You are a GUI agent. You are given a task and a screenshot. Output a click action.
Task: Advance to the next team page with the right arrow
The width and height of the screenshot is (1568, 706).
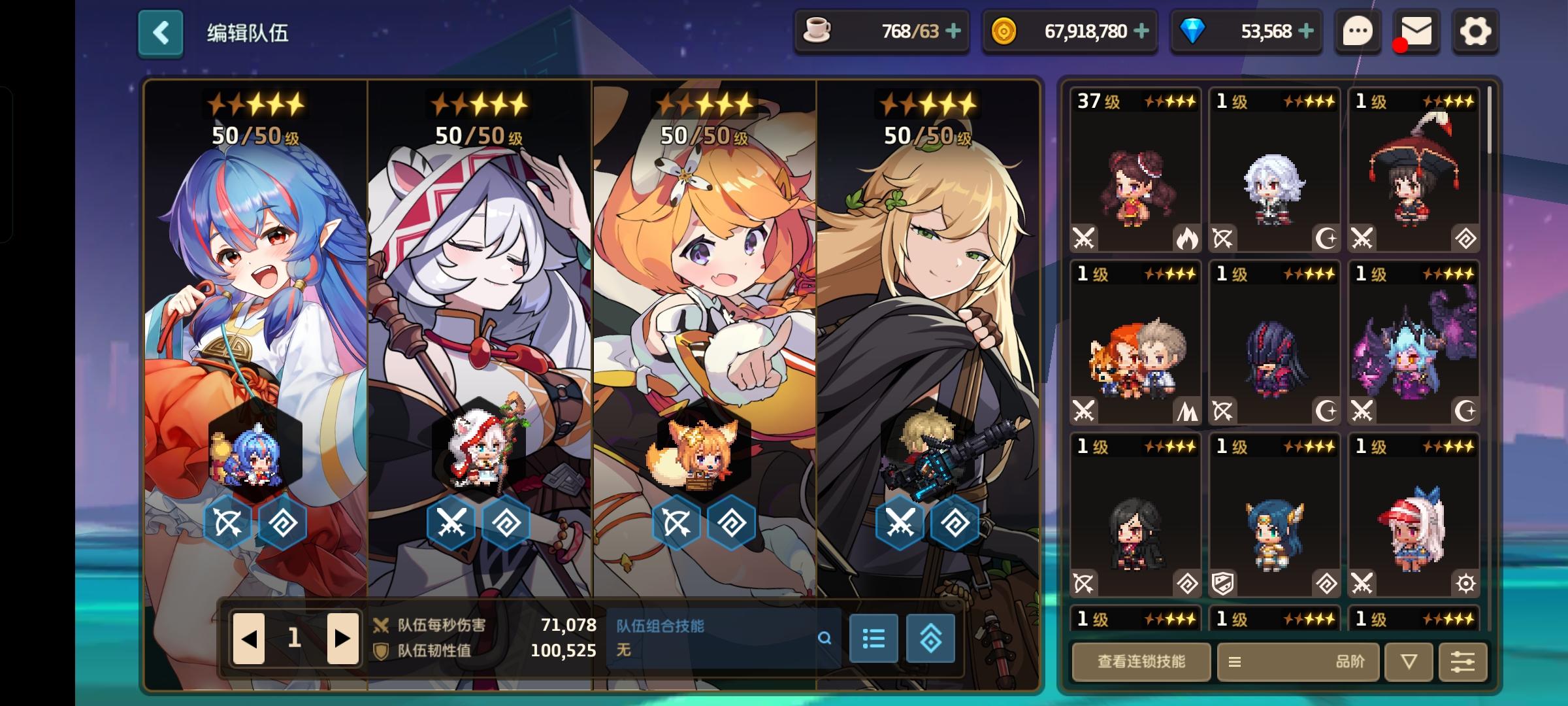tap(340, 637)
